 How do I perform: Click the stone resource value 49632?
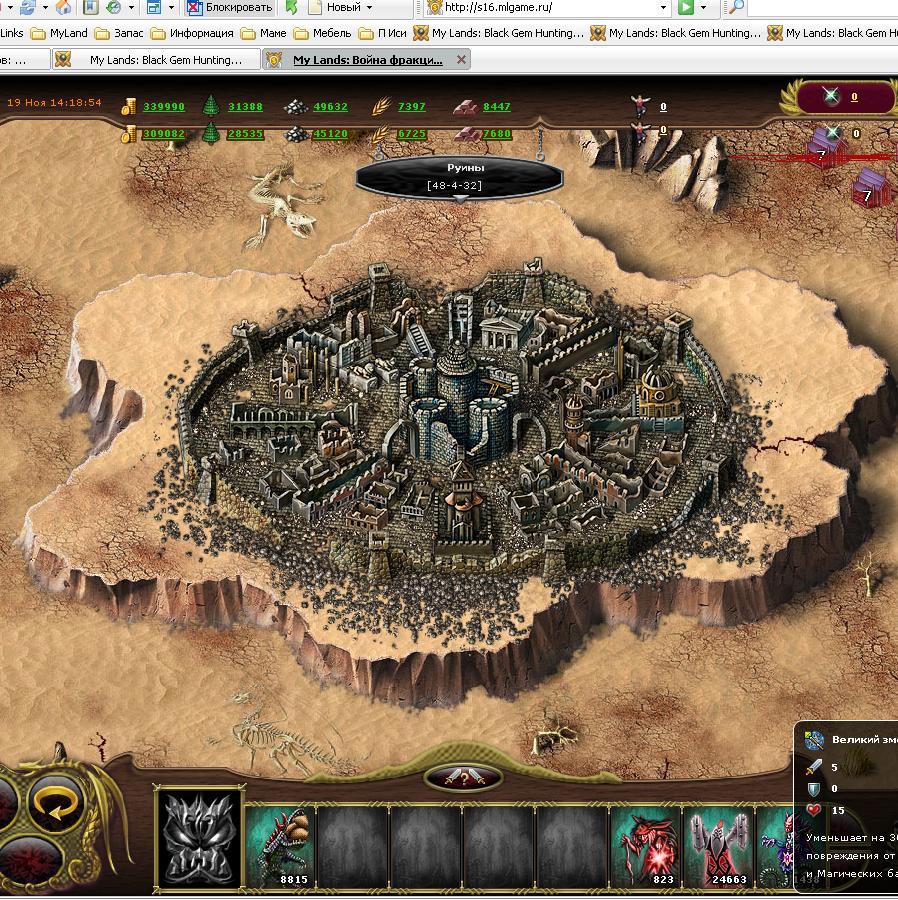(330, 107)
